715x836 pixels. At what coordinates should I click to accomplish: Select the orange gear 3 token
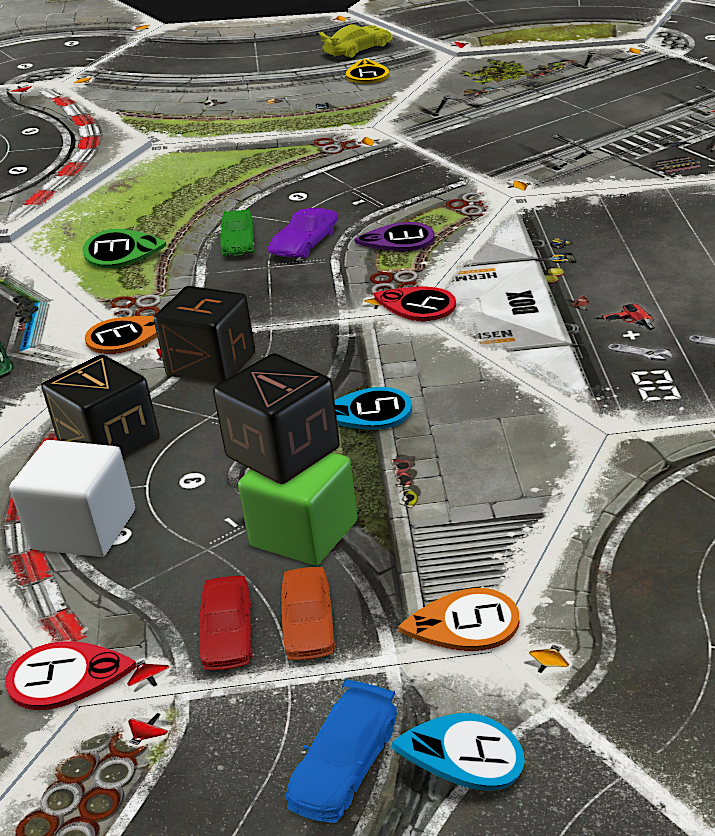tap(123, 335)
